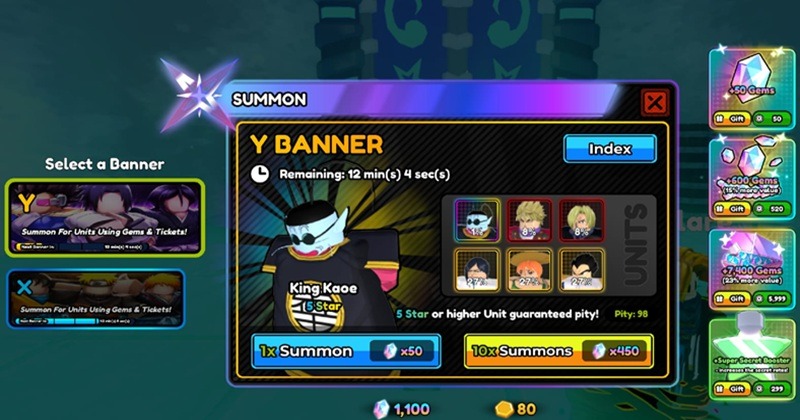Open the banner Index
The height and width of the screenshot is (420, 800).
[609, 149]
